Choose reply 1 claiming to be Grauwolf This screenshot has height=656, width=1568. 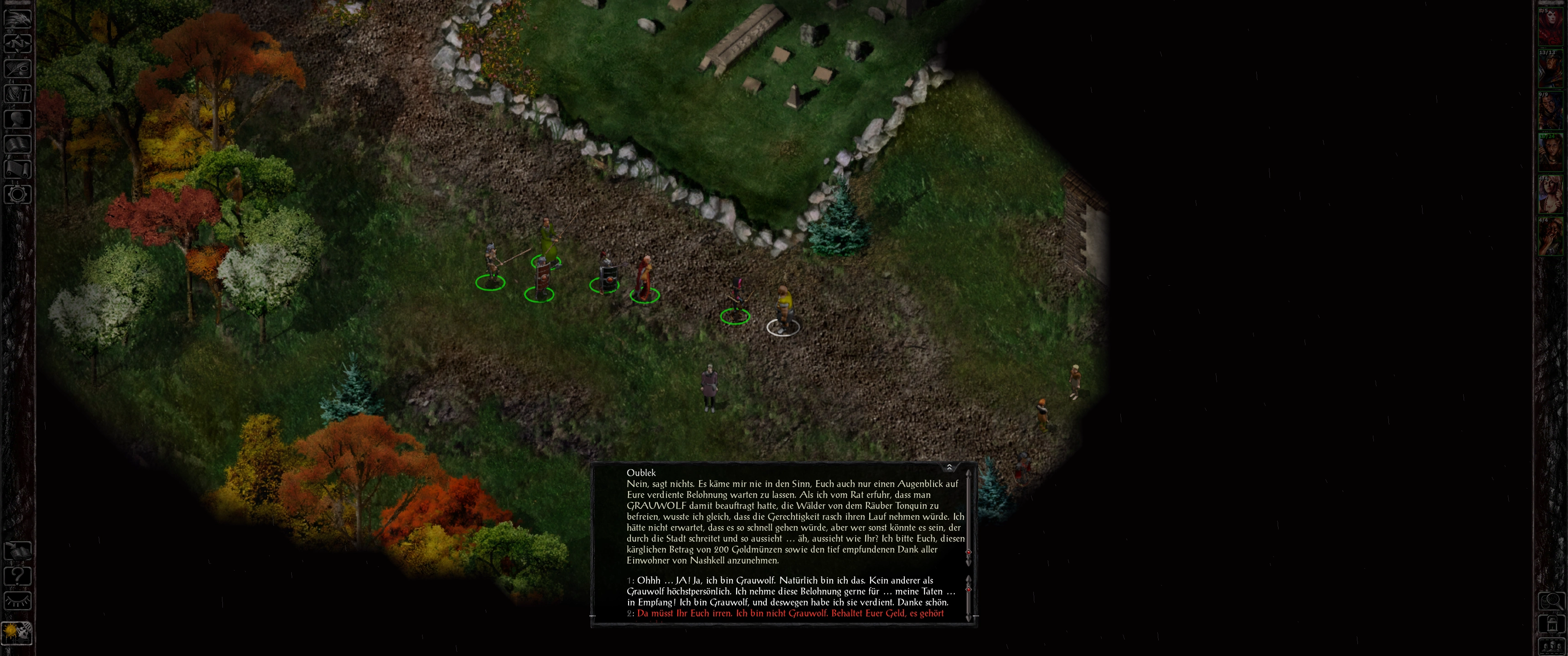coord(791,591)
